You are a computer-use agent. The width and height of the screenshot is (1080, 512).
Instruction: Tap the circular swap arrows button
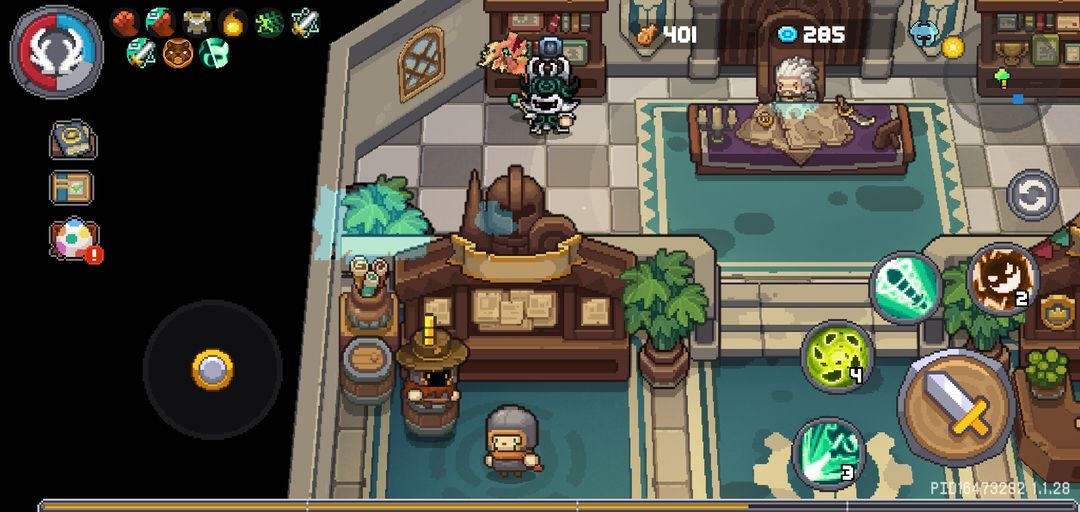1032,195
